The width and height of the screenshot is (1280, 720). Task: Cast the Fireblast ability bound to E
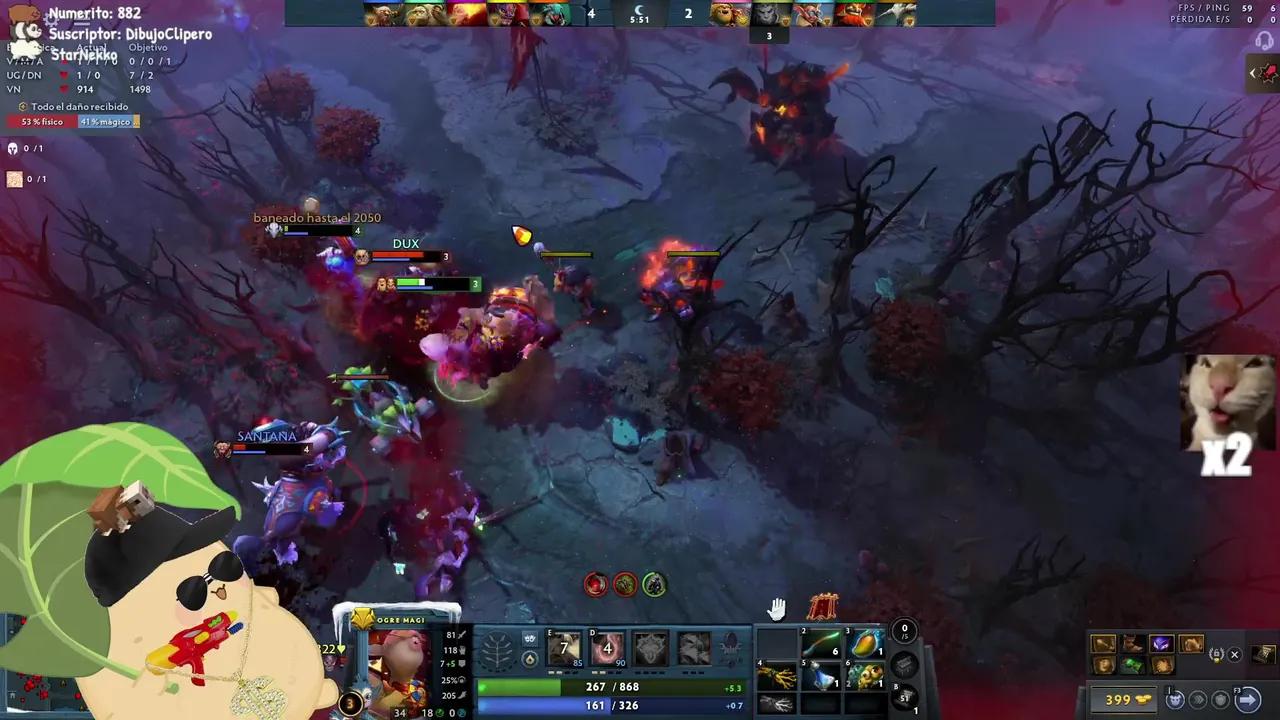[x=565, y=646]
